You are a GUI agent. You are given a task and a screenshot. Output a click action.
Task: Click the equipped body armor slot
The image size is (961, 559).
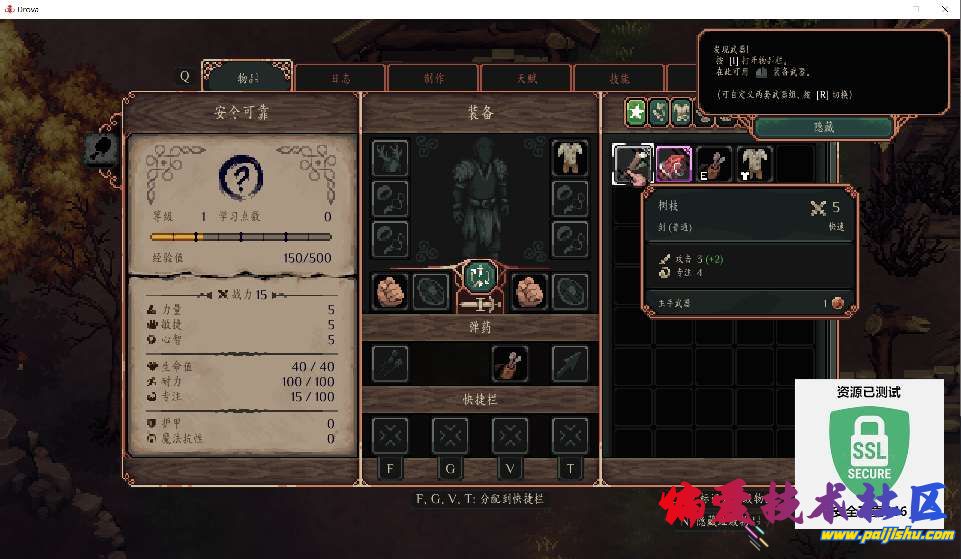point(570,157)
